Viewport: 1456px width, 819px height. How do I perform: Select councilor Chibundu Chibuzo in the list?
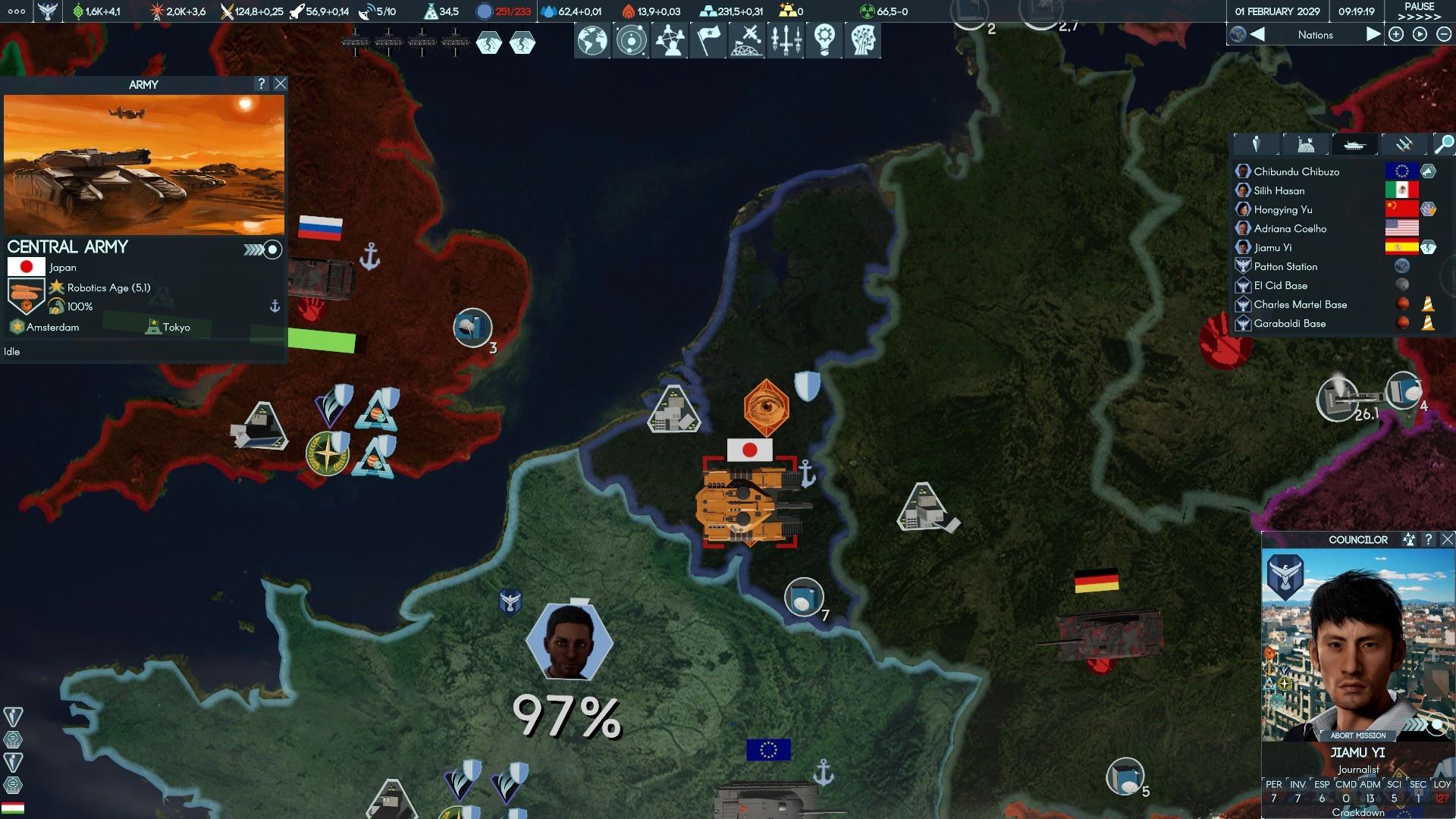(1296, 172)
